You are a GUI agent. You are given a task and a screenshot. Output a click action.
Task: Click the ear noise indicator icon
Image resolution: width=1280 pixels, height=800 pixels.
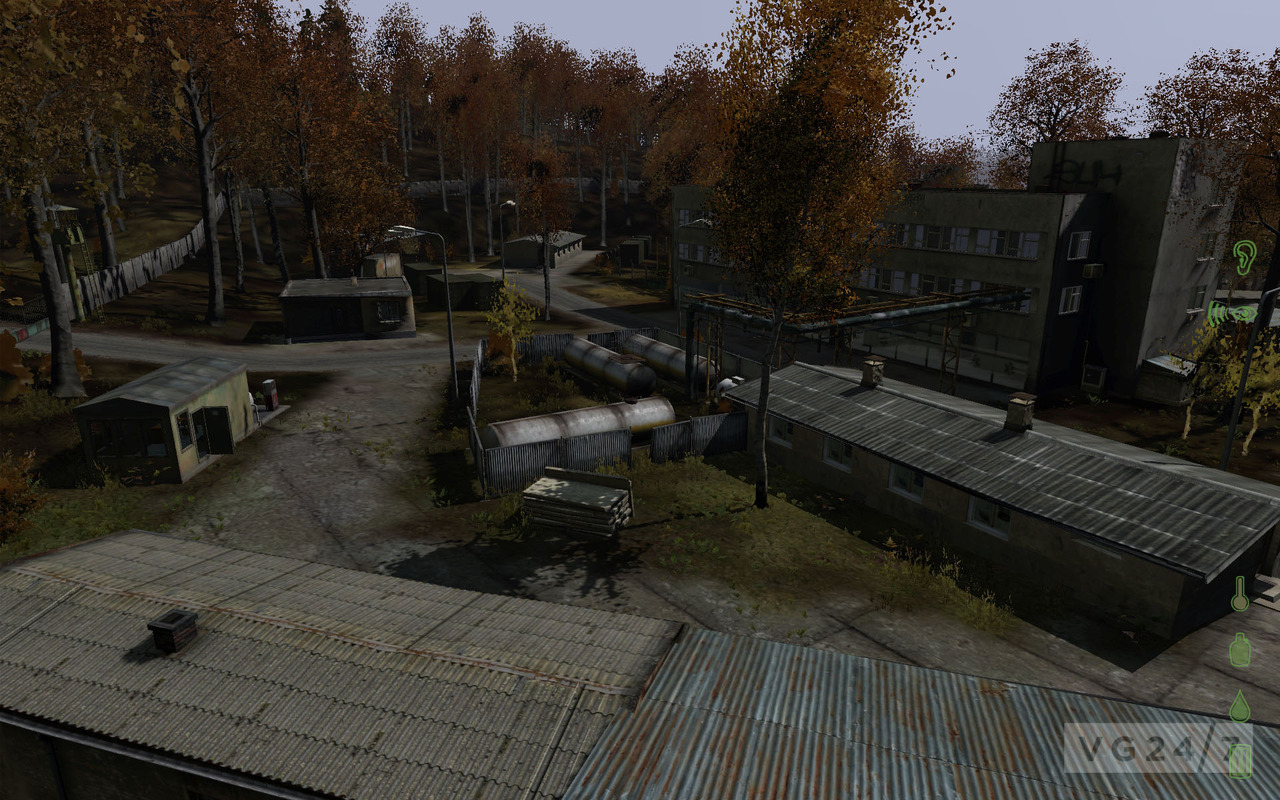pos(1243,258)
